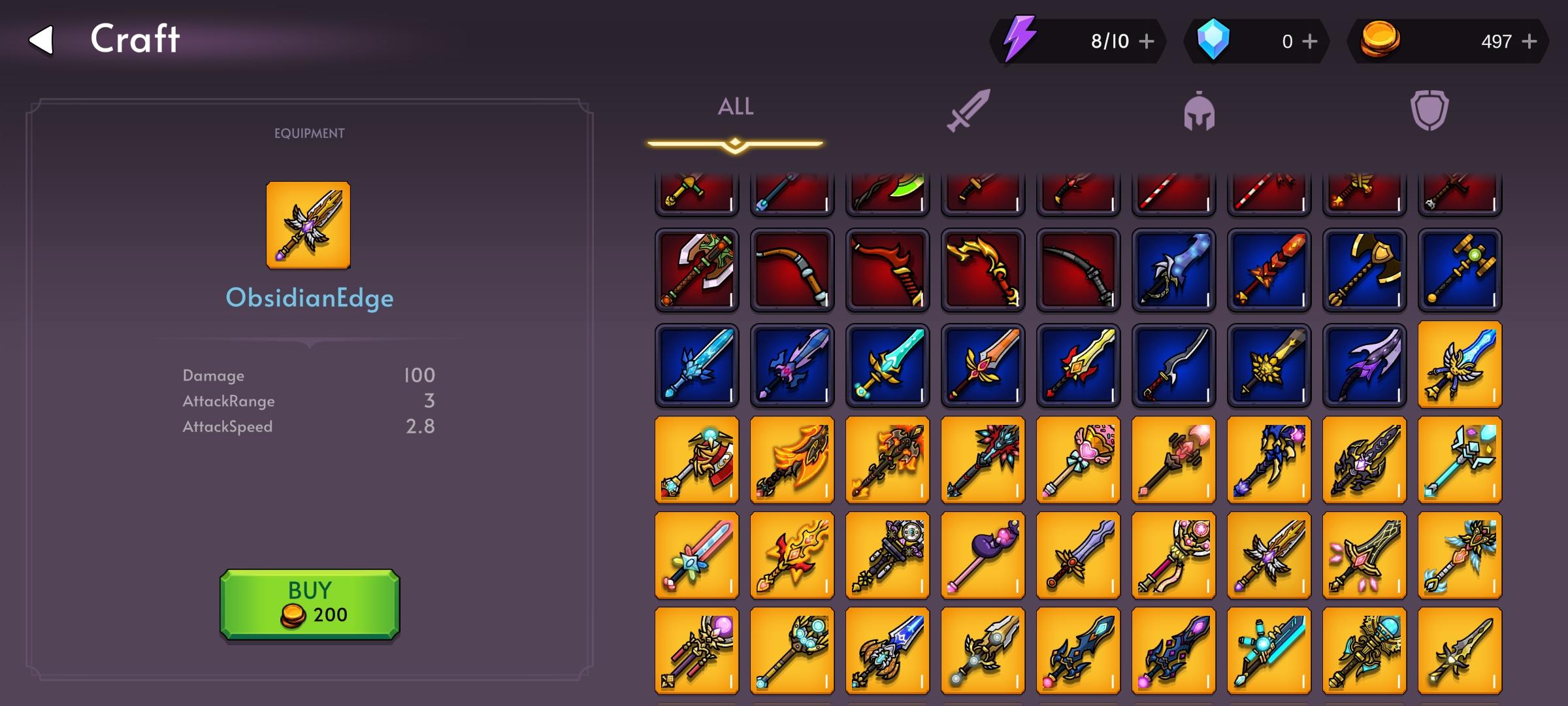
Task: Select the flaming orange greatsword
Action: [791, 461]
